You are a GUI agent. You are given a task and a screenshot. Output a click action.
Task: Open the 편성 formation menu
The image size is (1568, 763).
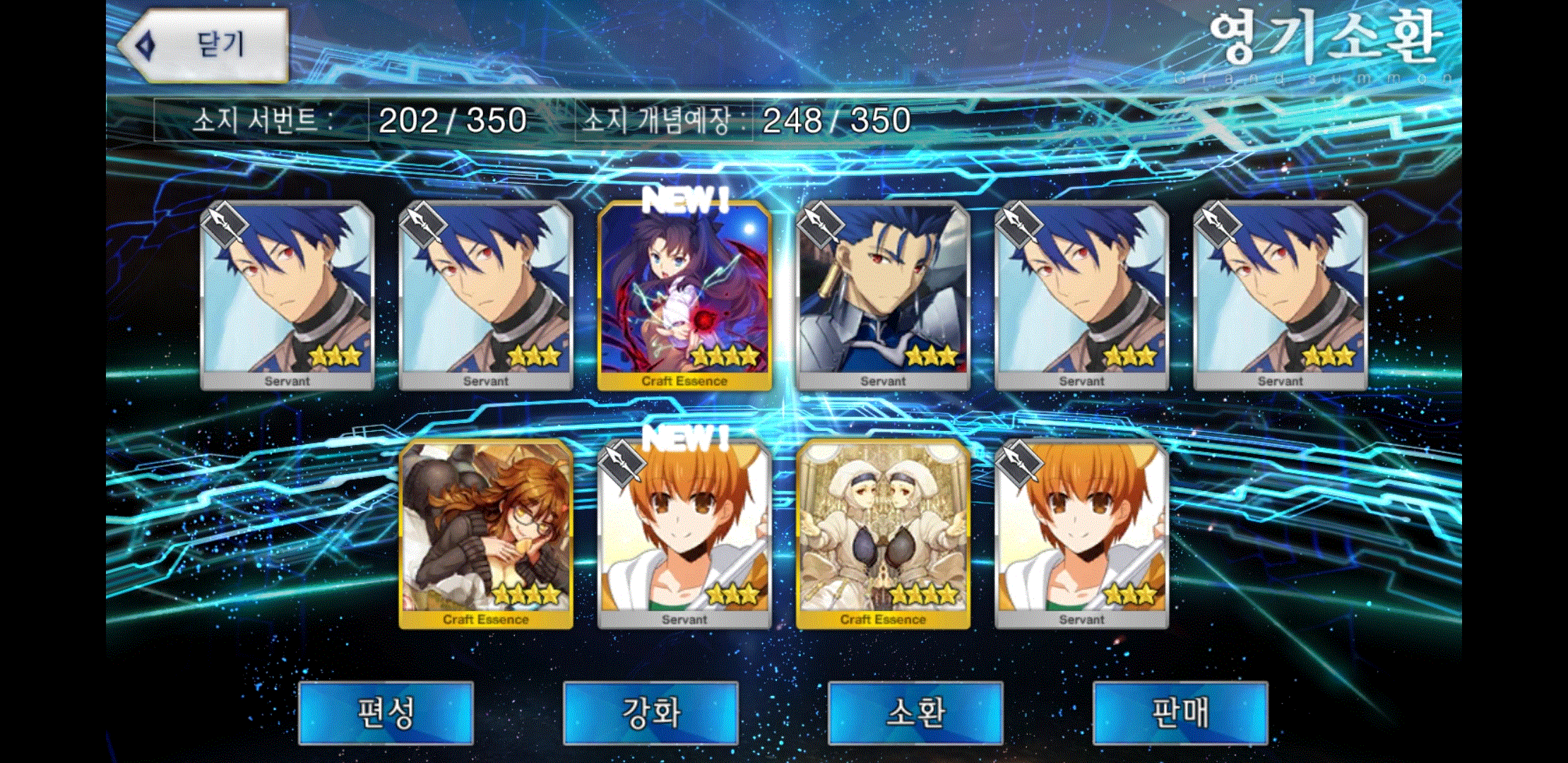pos(386,712)
